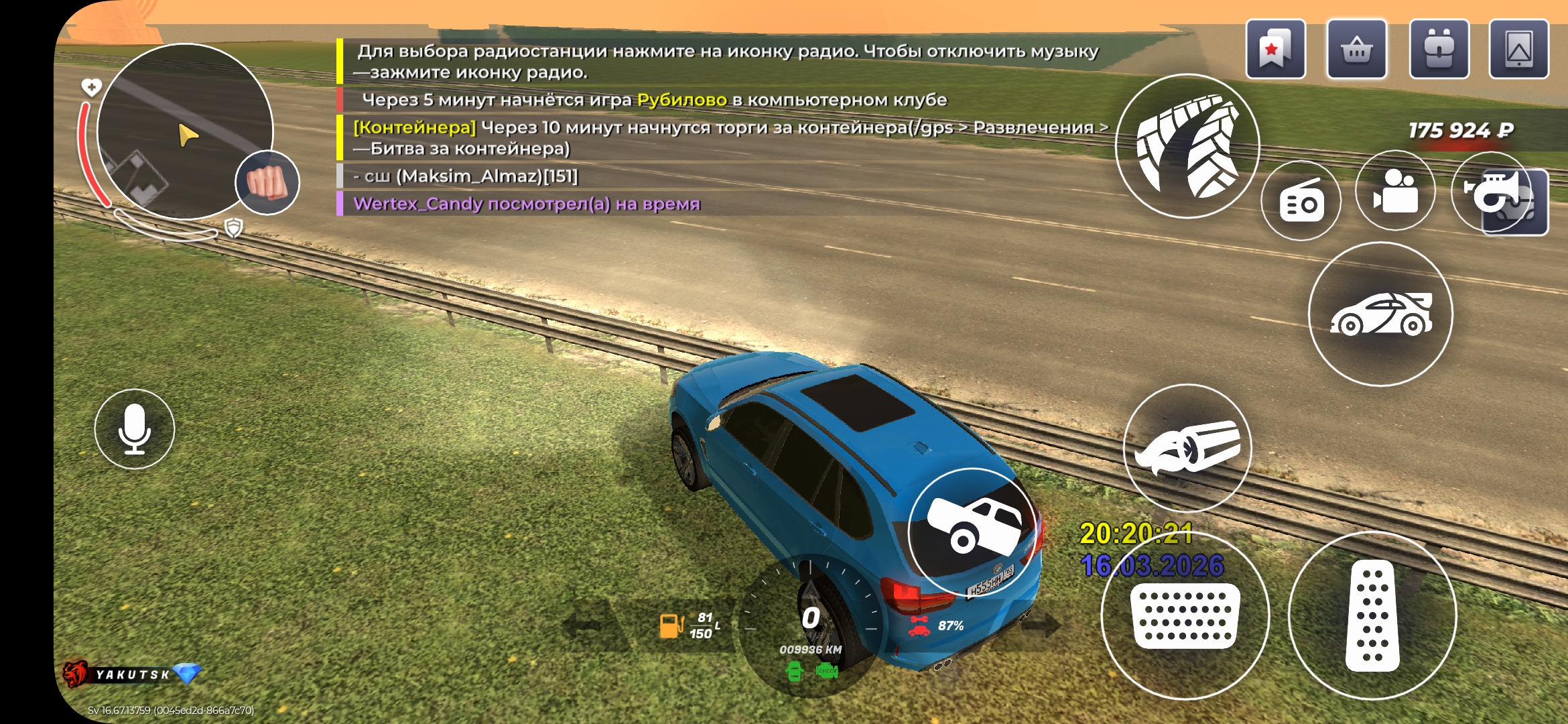Viewport: 1568px width, 724px height.
Task: Open the backpack inventory
Action: [x=1439, y=50]
